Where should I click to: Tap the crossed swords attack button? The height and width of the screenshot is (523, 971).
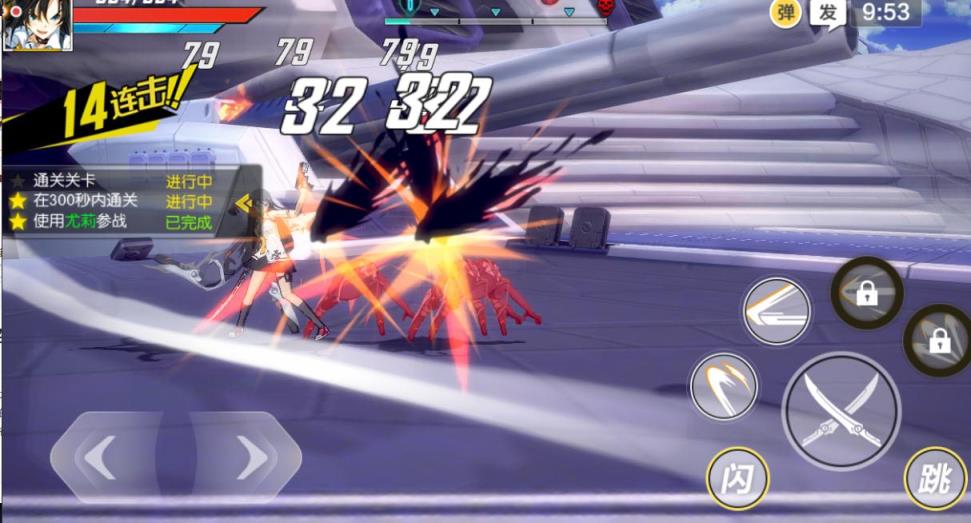(841, 411)
